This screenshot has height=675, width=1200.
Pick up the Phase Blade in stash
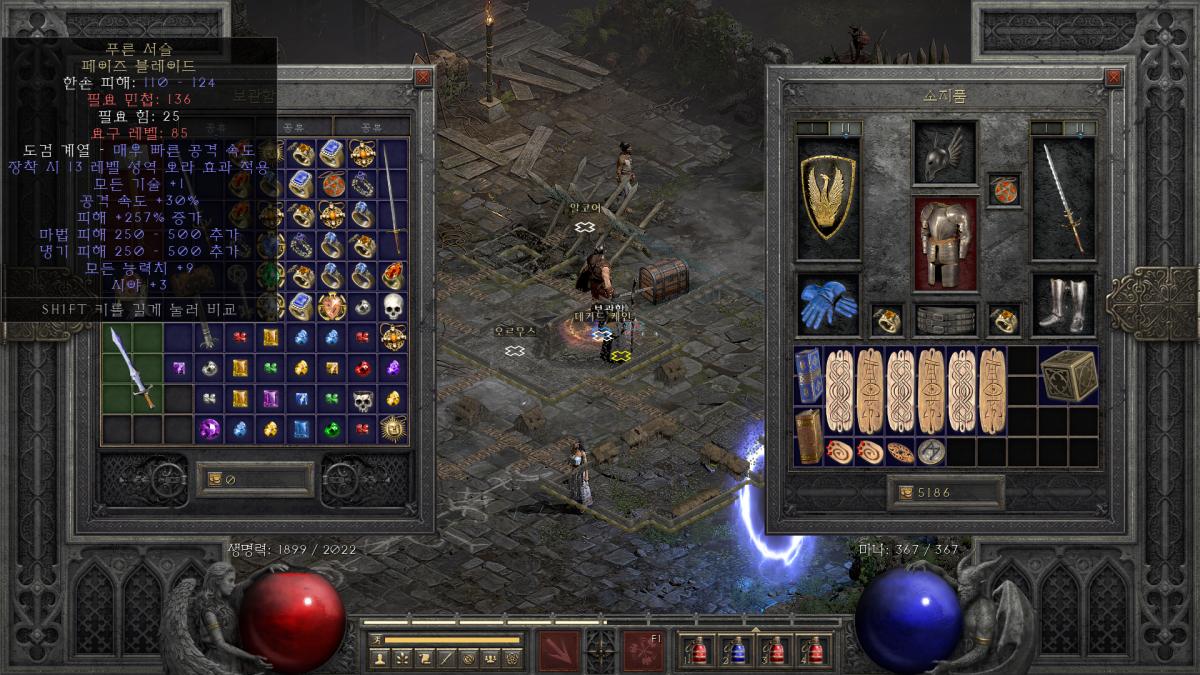click(133, 368)
